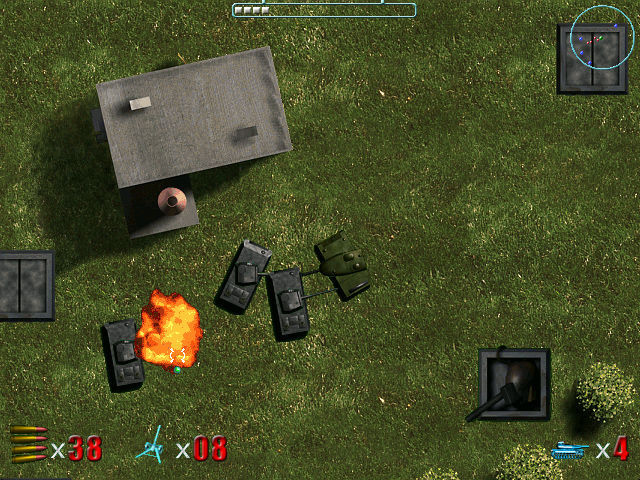This screenshot has height=480, width=640.
Task: Activate the blue airstrike plane icon
Action: pyautogui.click(x=152, y=445)
